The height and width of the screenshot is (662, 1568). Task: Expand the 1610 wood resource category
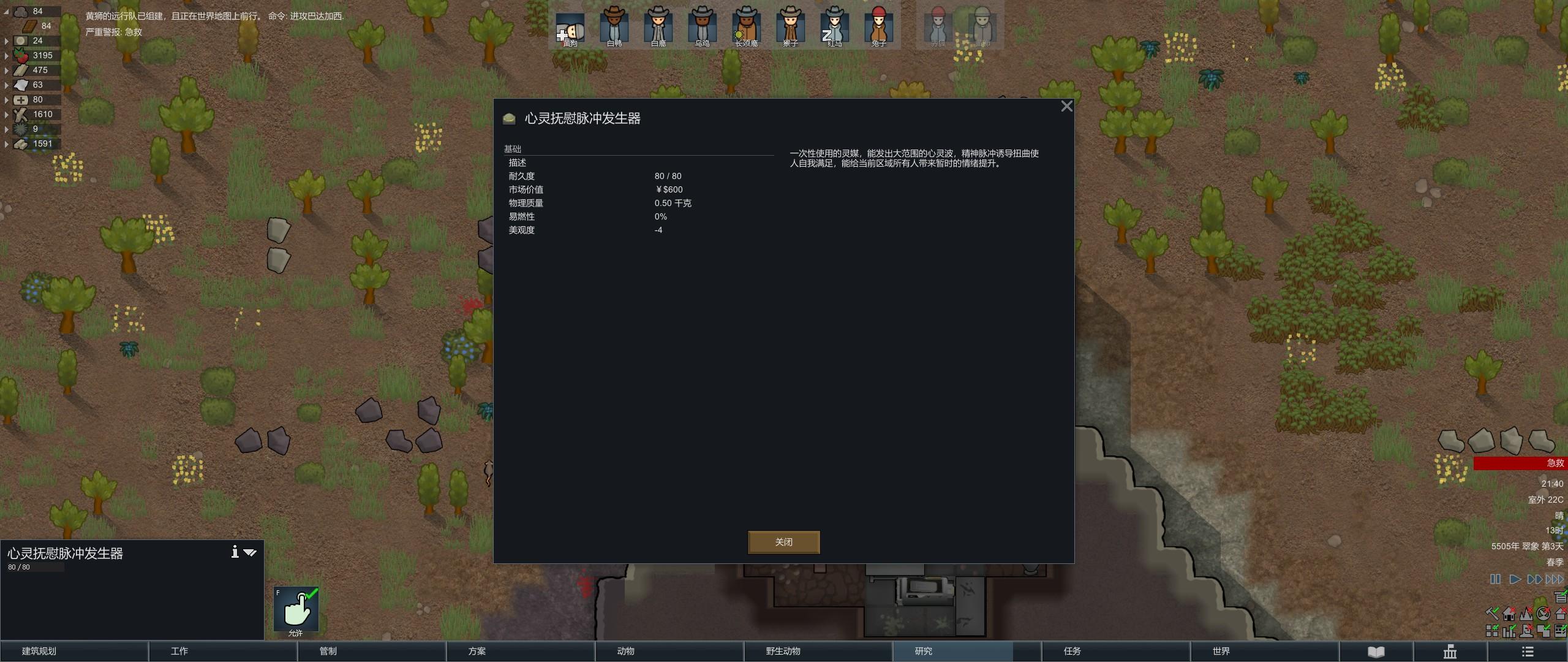(x=6, y=114)
